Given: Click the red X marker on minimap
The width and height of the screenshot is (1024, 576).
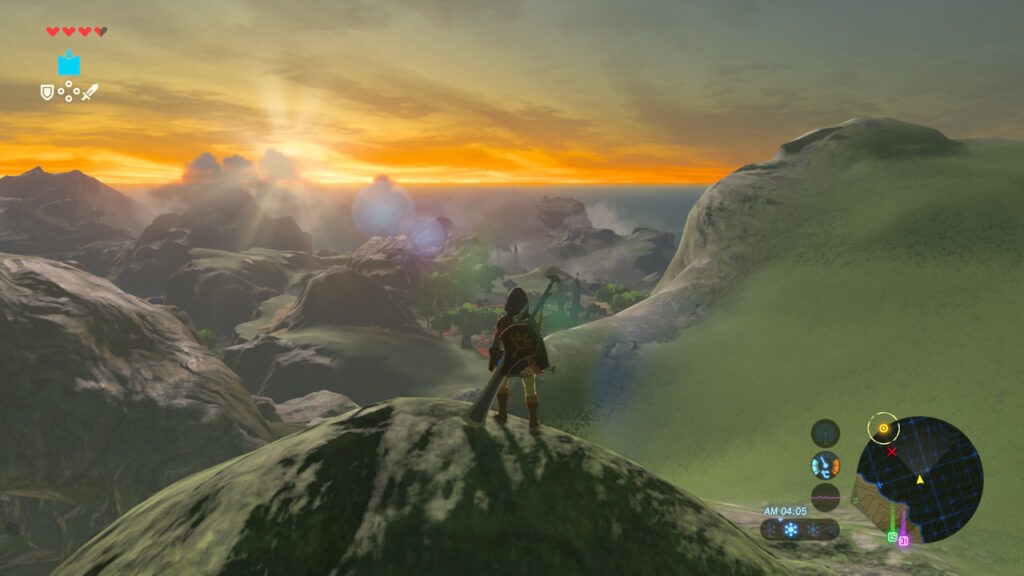Looking at the screenshot, I should [x=891, y=451].
